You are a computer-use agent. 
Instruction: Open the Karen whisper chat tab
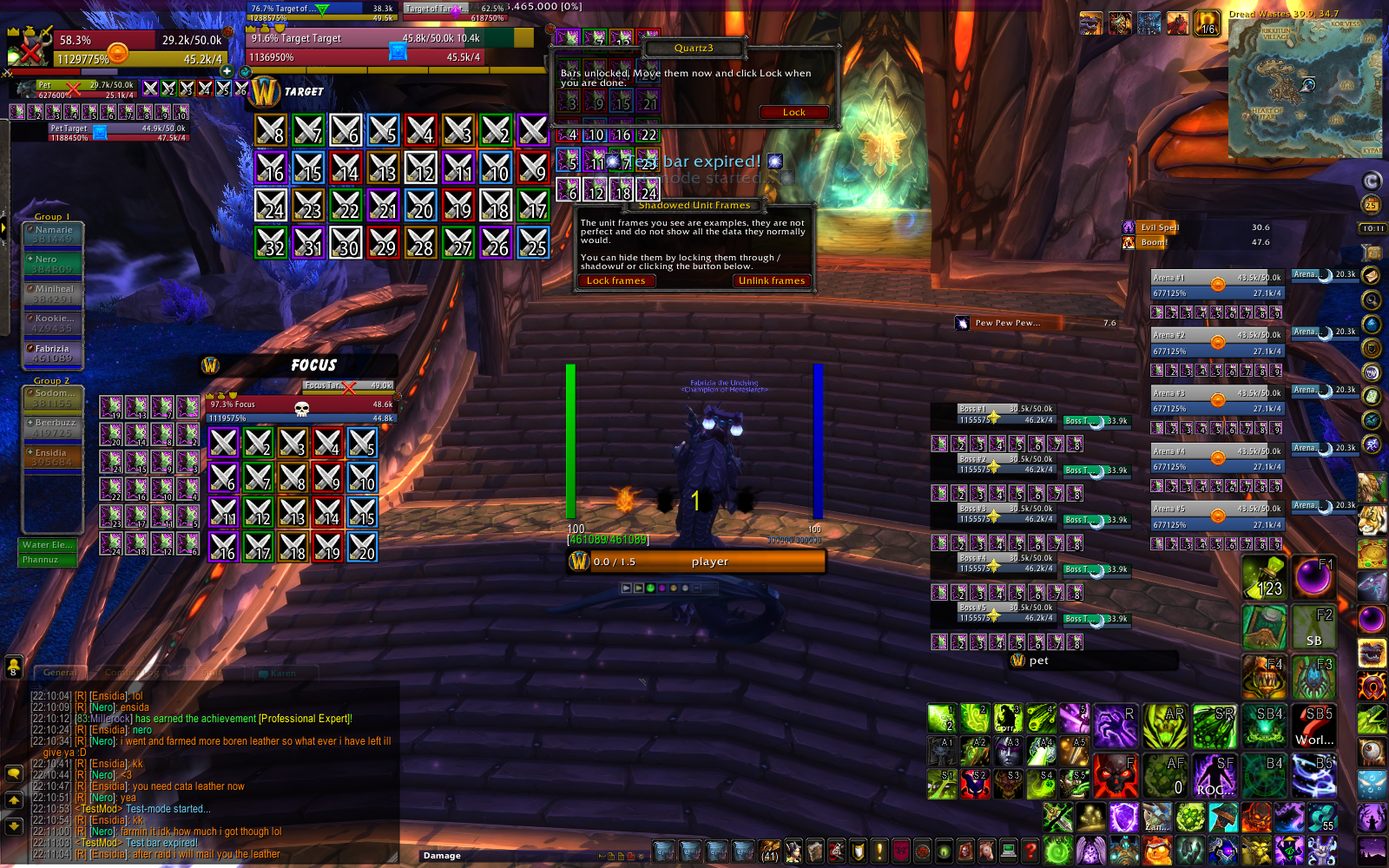click(283, 673)
